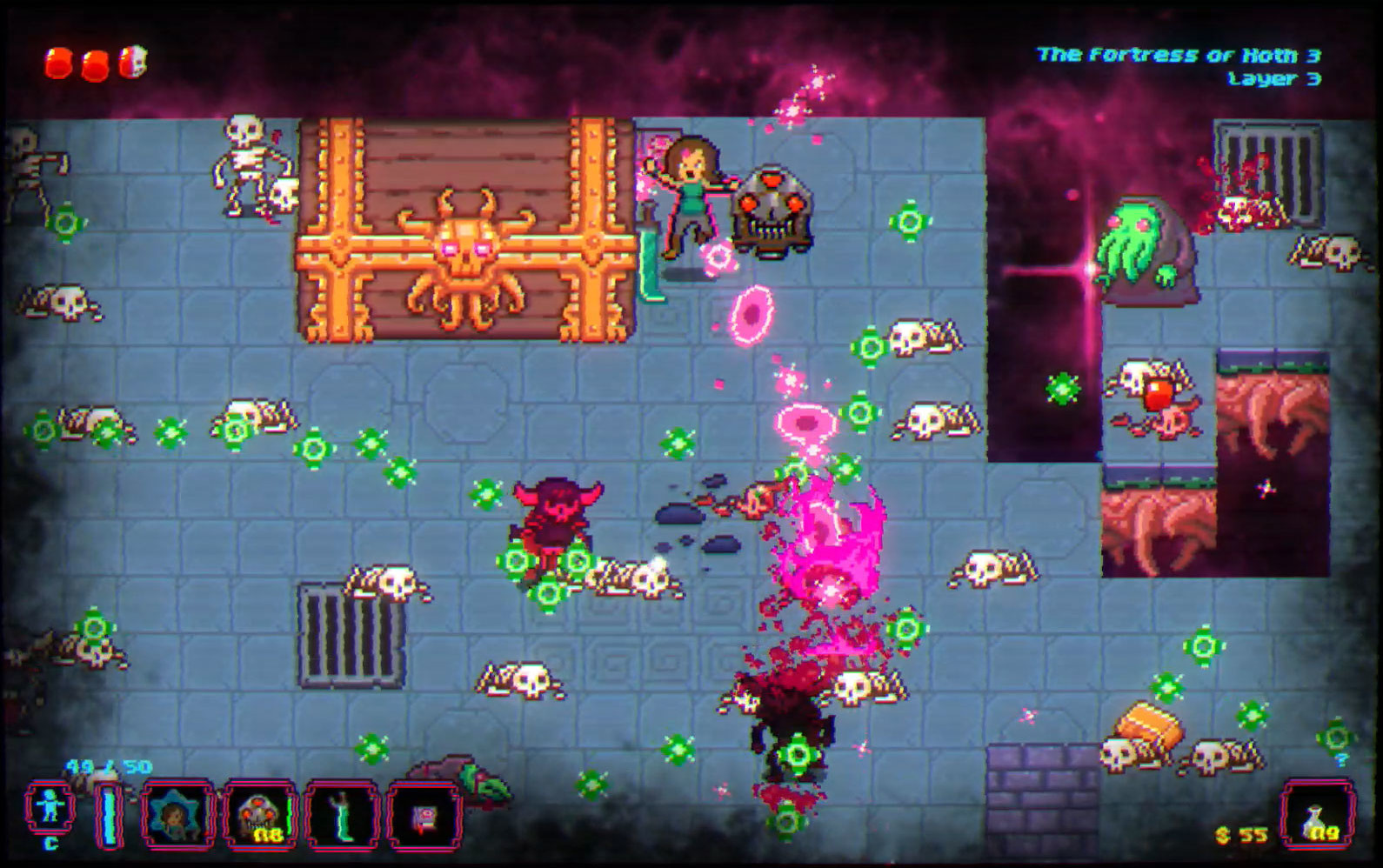
Task: Click the skull-faced companion beside the player
Action: 770,209
